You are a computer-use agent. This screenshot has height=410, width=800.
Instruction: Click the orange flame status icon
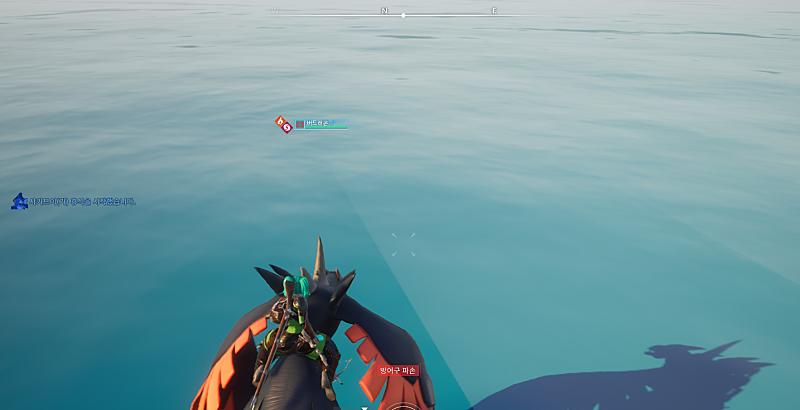click(x=281, y=121)
